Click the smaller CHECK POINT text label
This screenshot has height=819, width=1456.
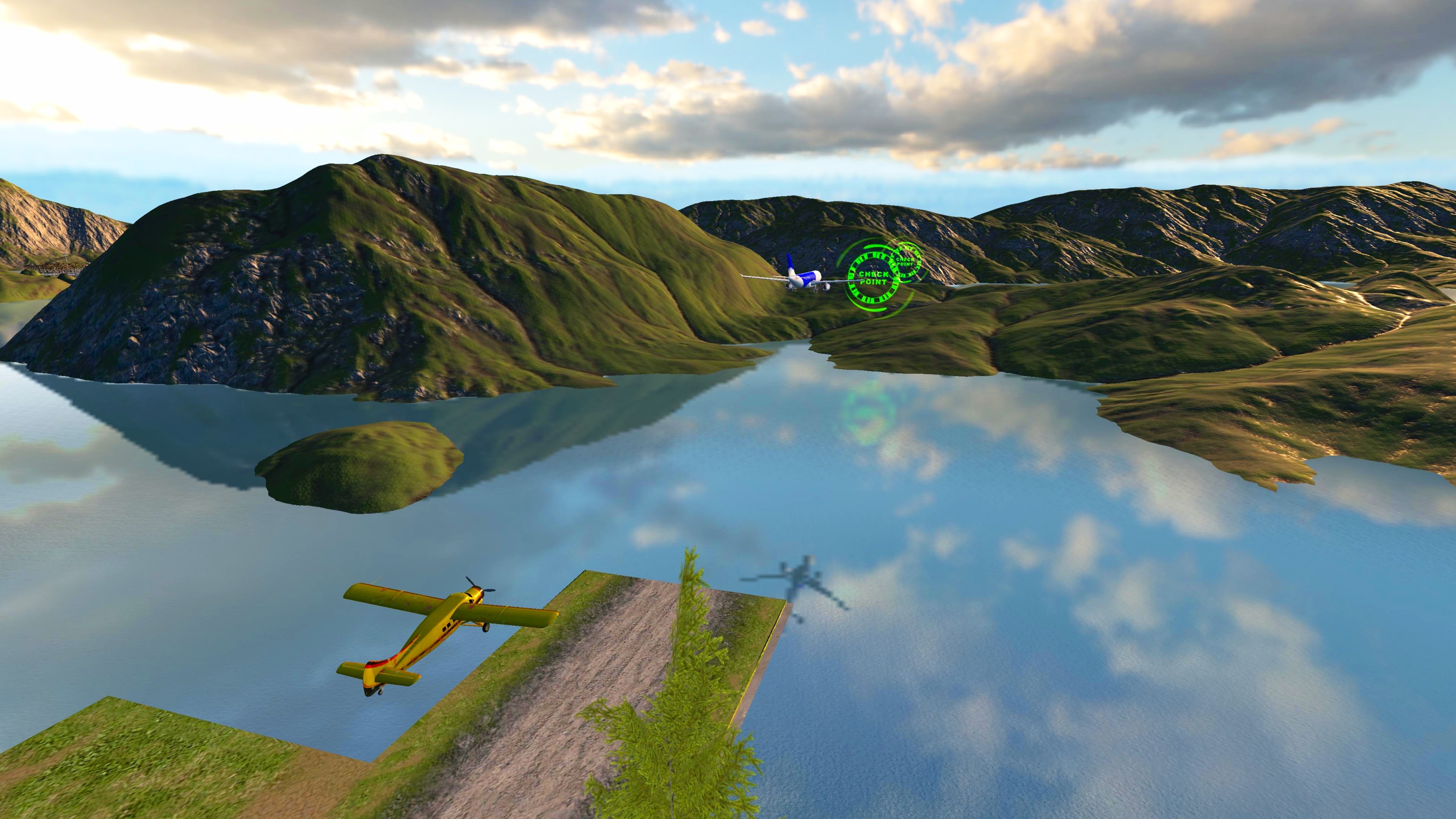pos(906,262)
